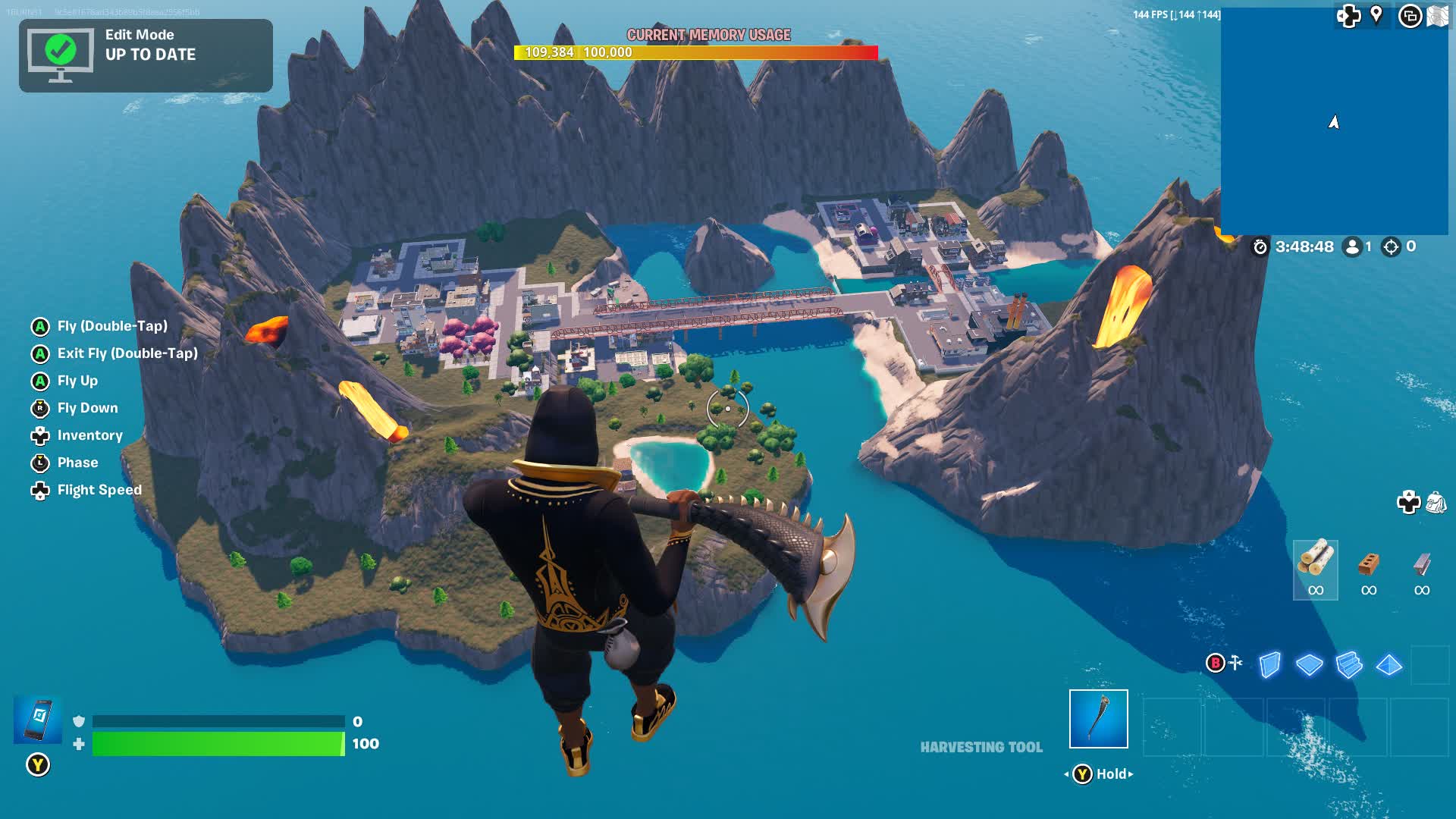
Task: Click the hammer edit icon beside the B prompt
Action: (x=1236, y=663)
